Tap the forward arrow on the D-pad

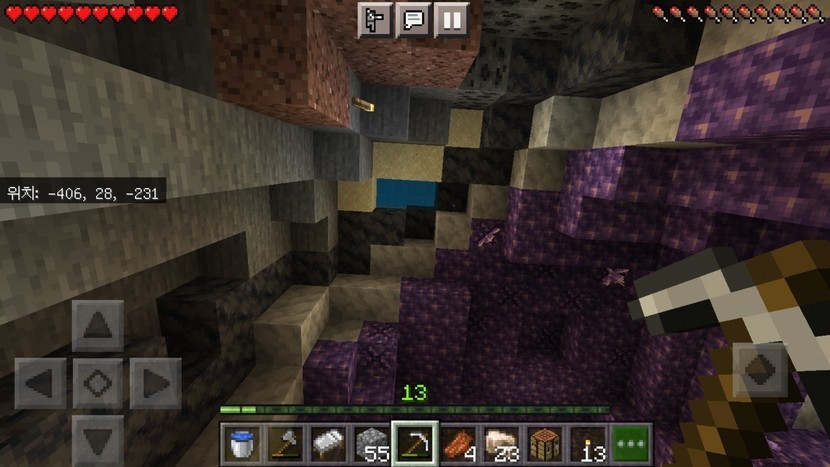point(98,326)
